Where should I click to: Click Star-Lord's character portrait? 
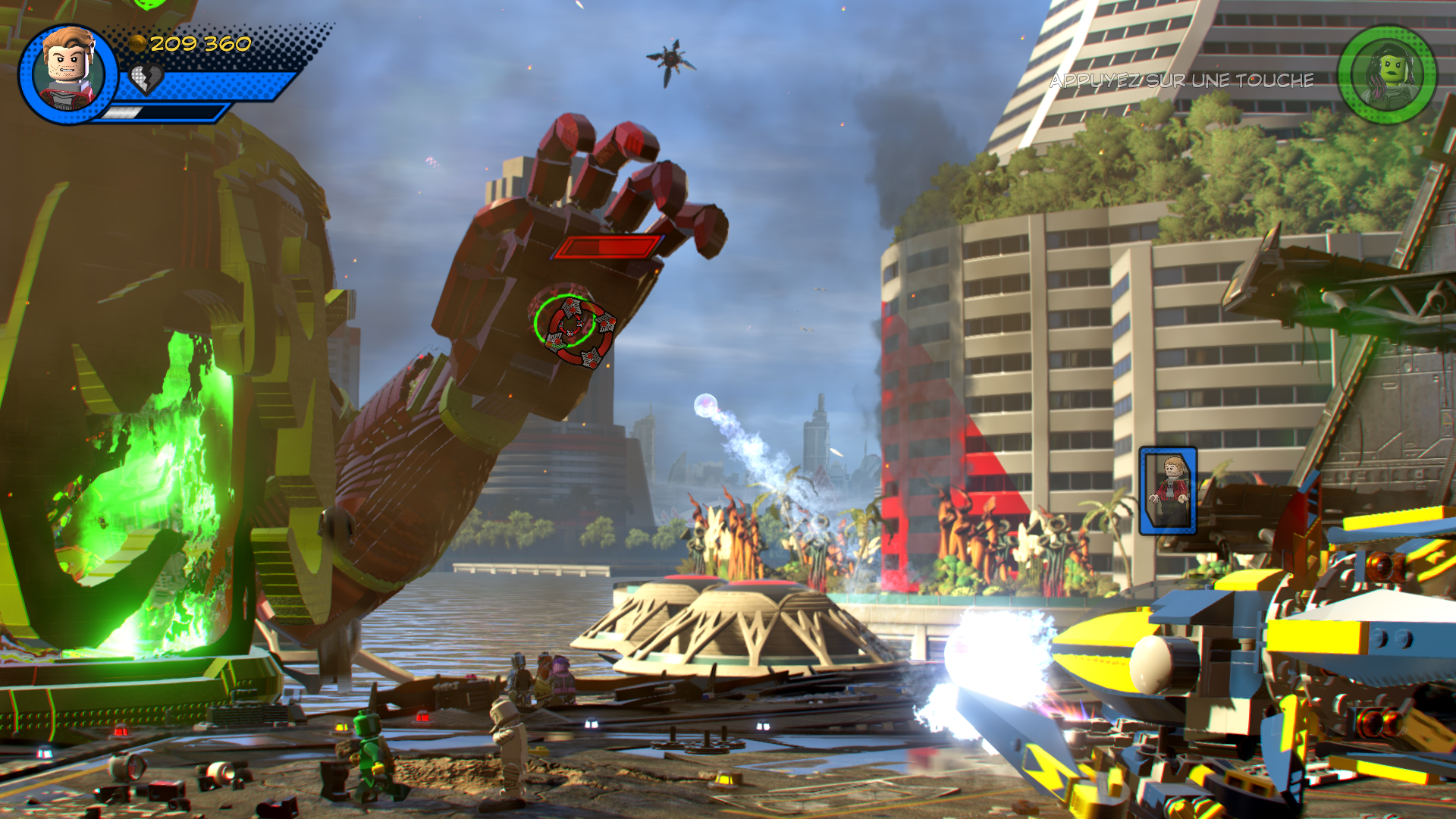[x=68, y=74]
